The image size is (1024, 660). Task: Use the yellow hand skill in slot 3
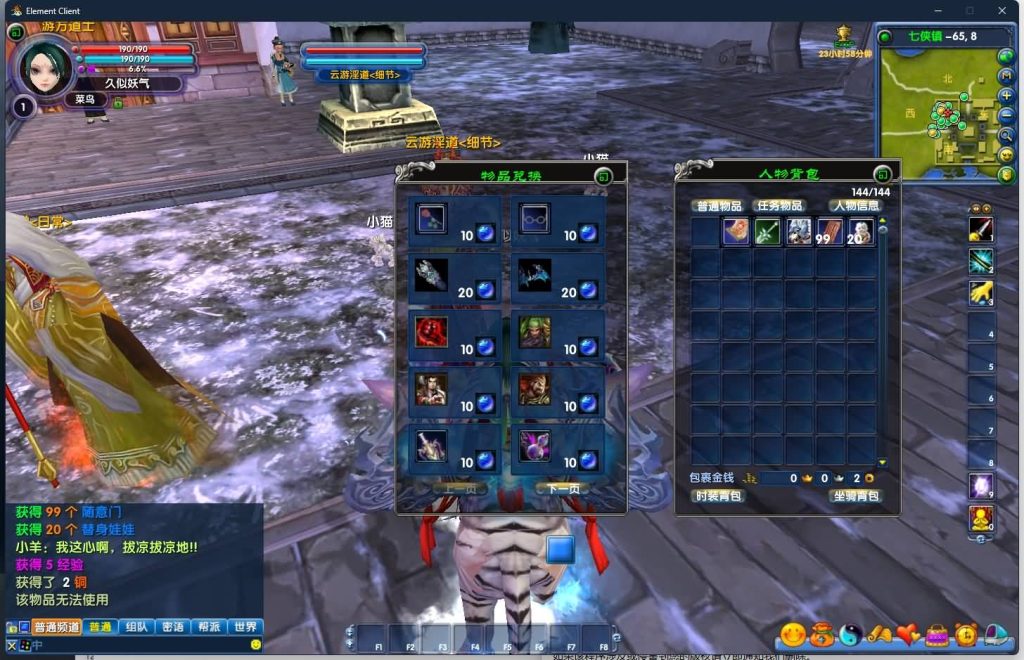click(x=980, y=293)
